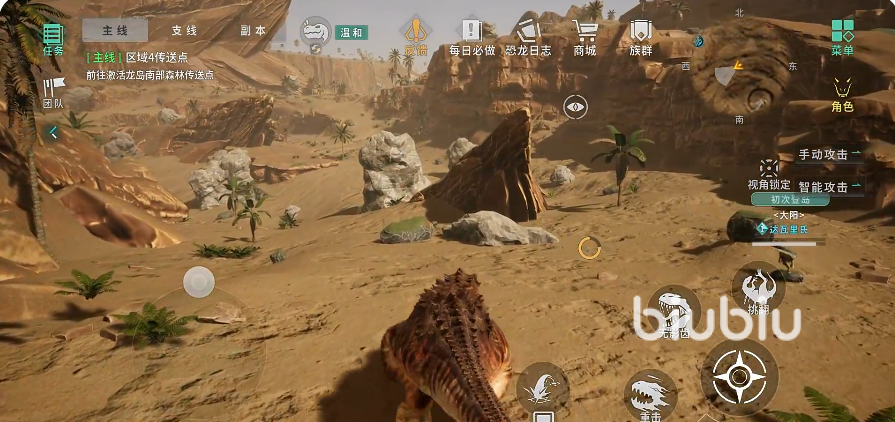Tap the compass-star basic attack button
Viewport: 895px width, 422px height.
tap(739, 376)
